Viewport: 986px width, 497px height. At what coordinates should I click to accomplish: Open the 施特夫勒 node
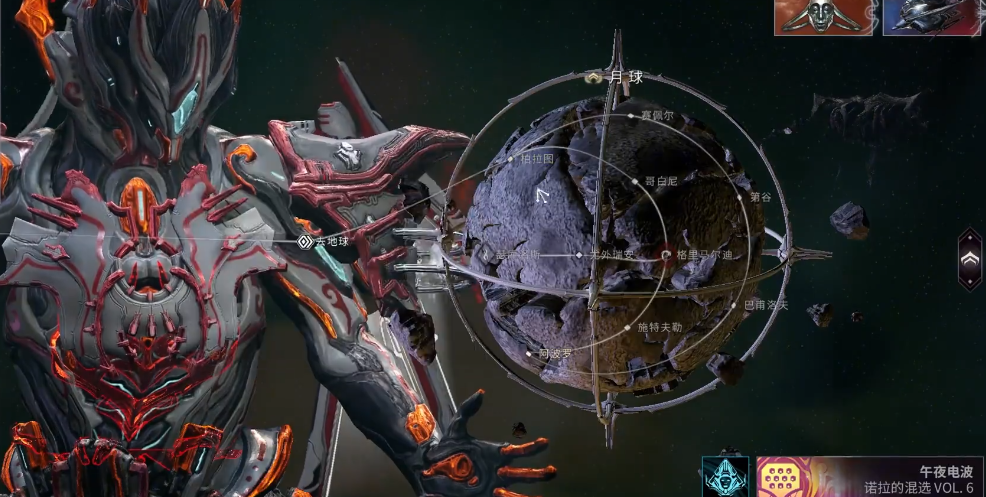tap(629, 327)
